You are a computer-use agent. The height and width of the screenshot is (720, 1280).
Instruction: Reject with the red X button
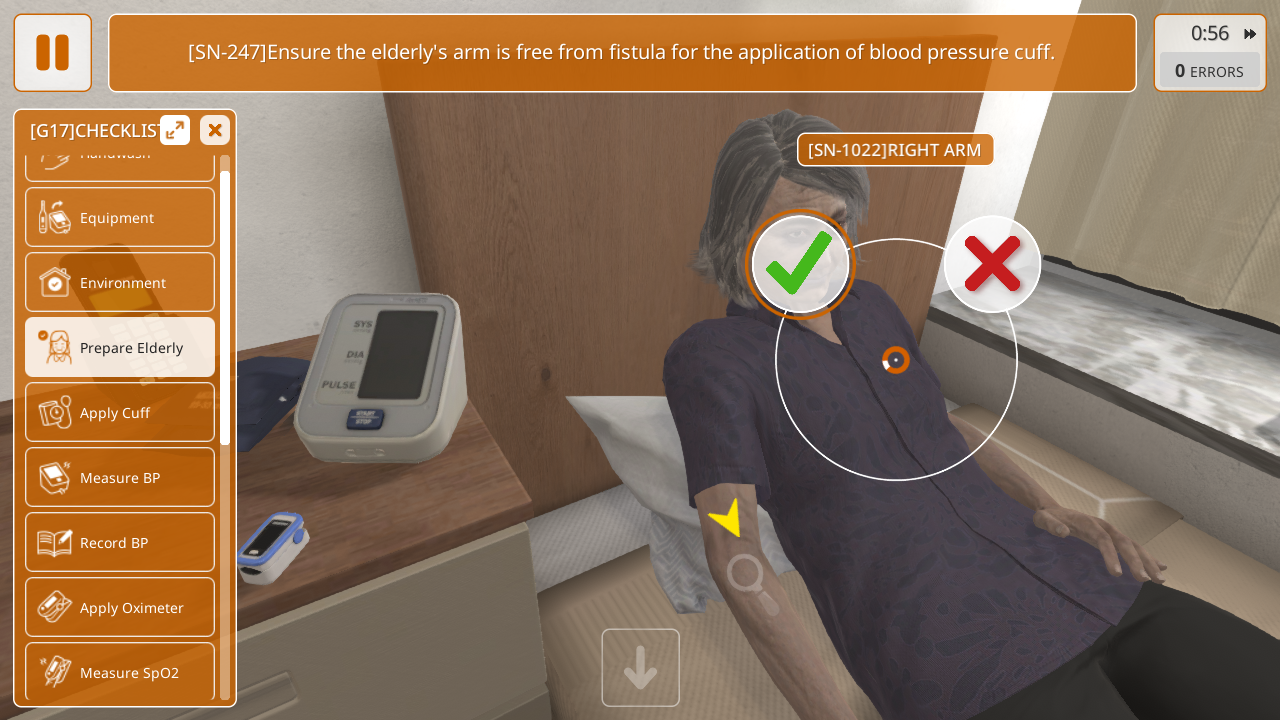[992, 264]
